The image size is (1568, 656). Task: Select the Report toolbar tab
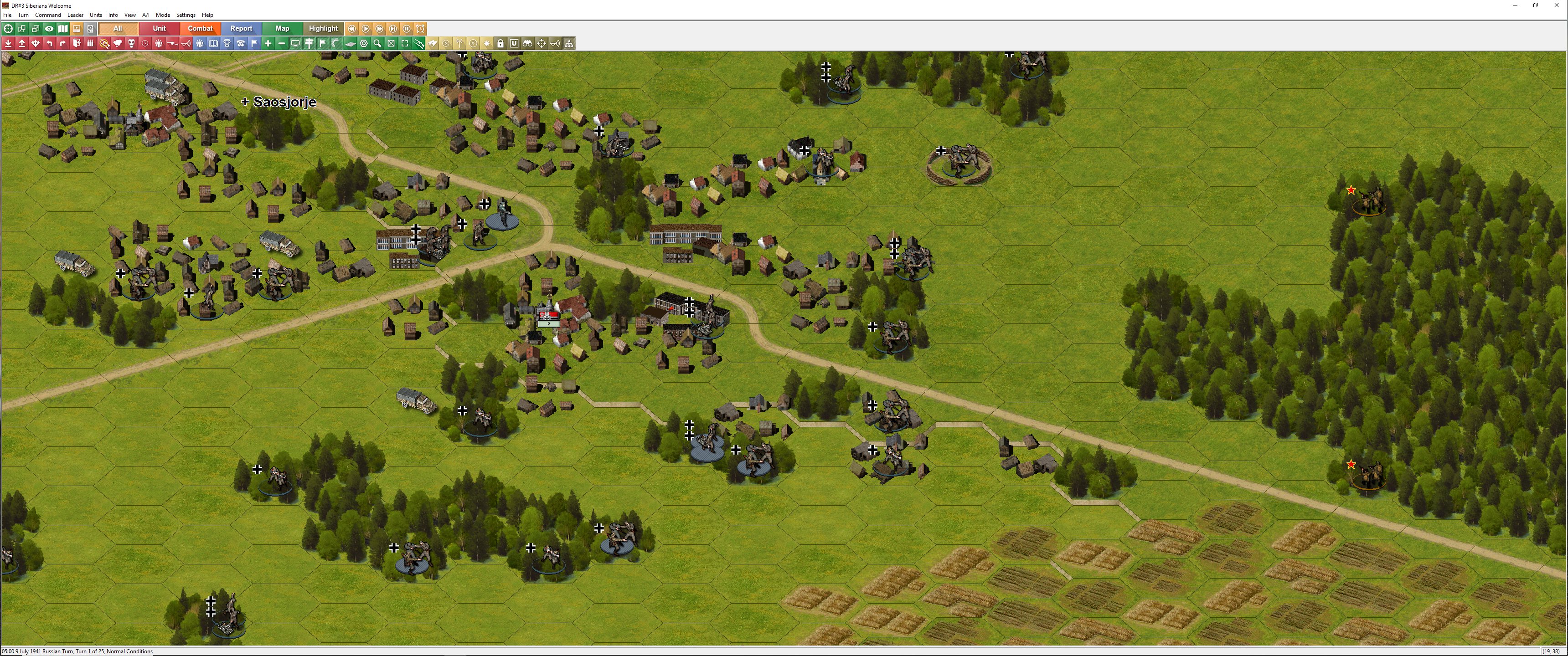point(241,29)
